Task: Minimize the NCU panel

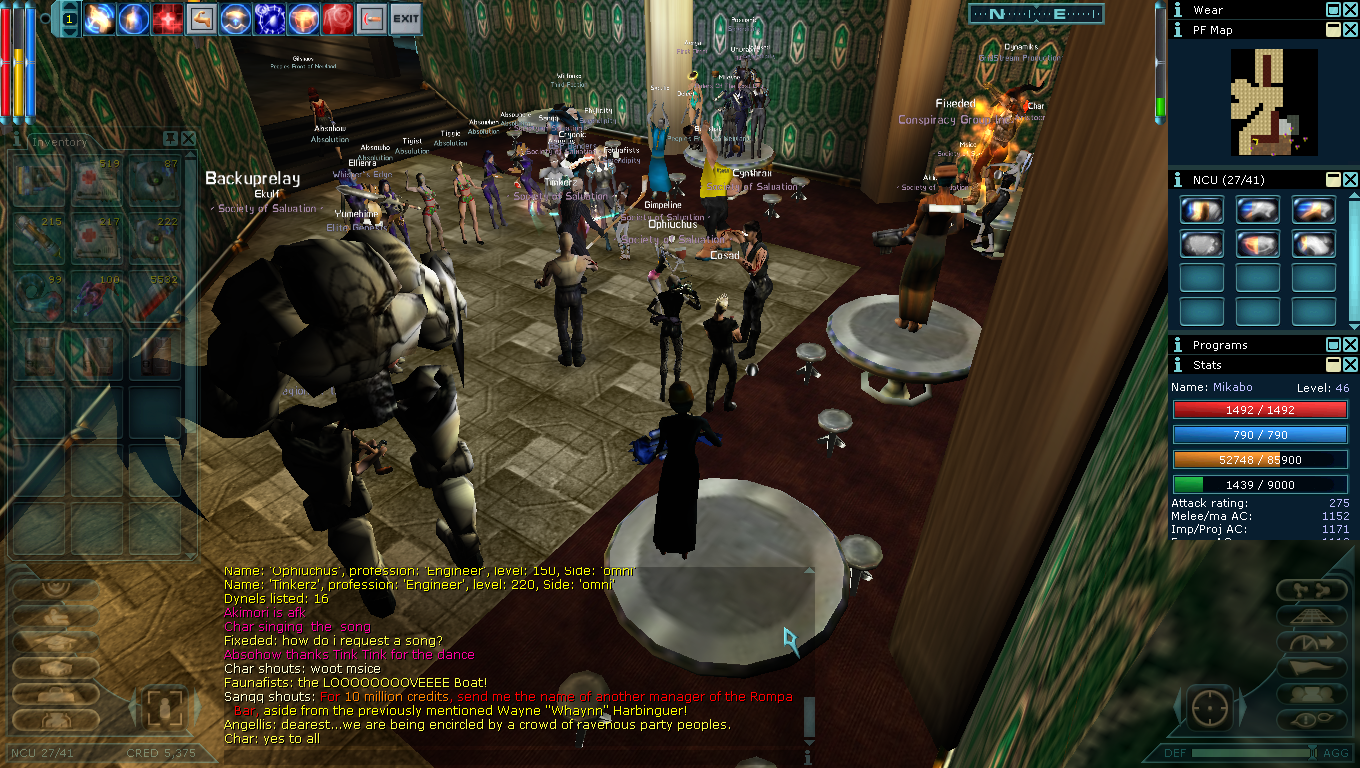Action: click(1333, 180)
